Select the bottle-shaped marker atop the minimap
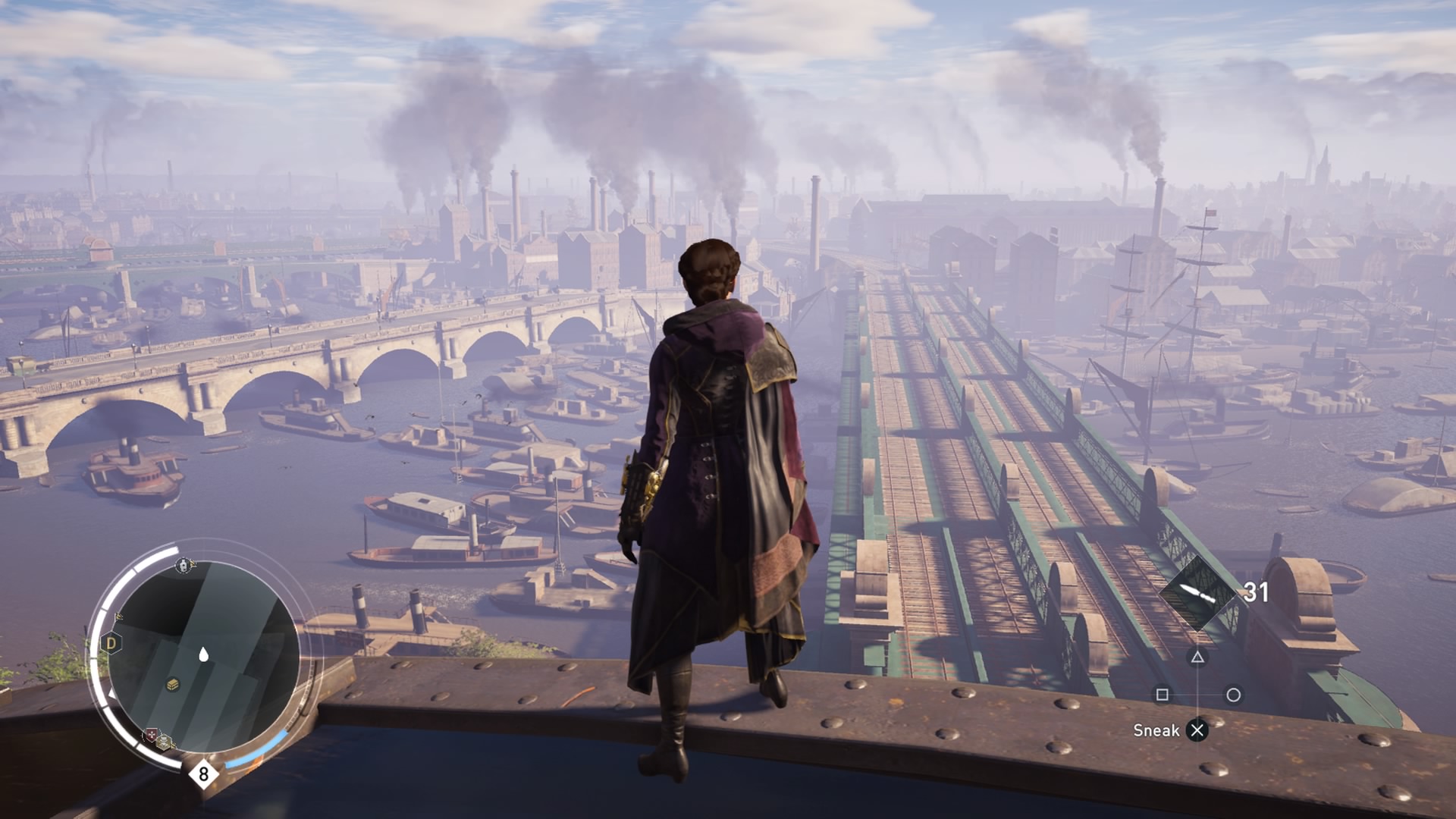This screenshot has width=1456, height=819. tap(183, 565)
